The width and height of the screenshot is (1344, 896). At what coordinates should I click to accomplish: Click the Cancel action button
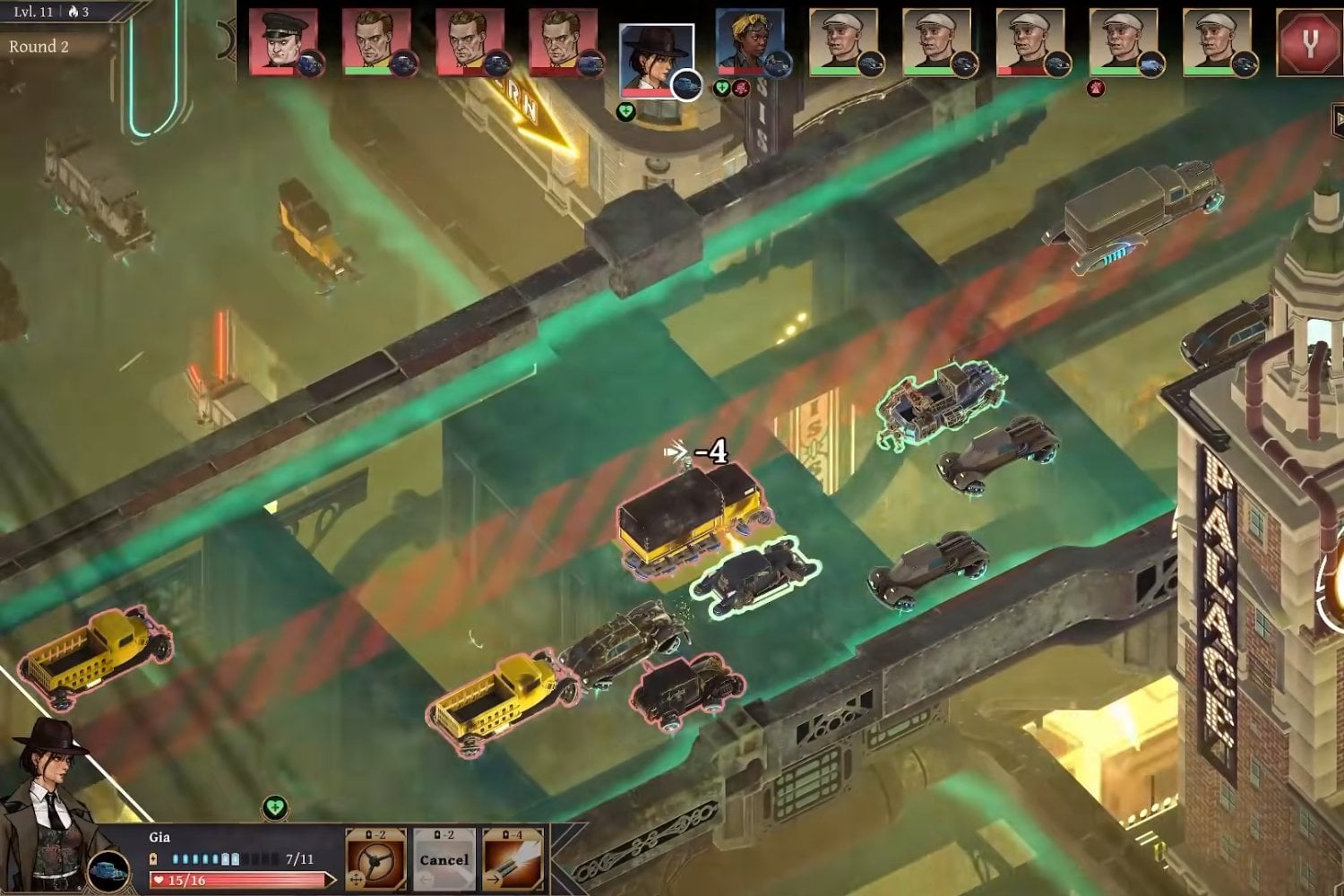point(444,860)
